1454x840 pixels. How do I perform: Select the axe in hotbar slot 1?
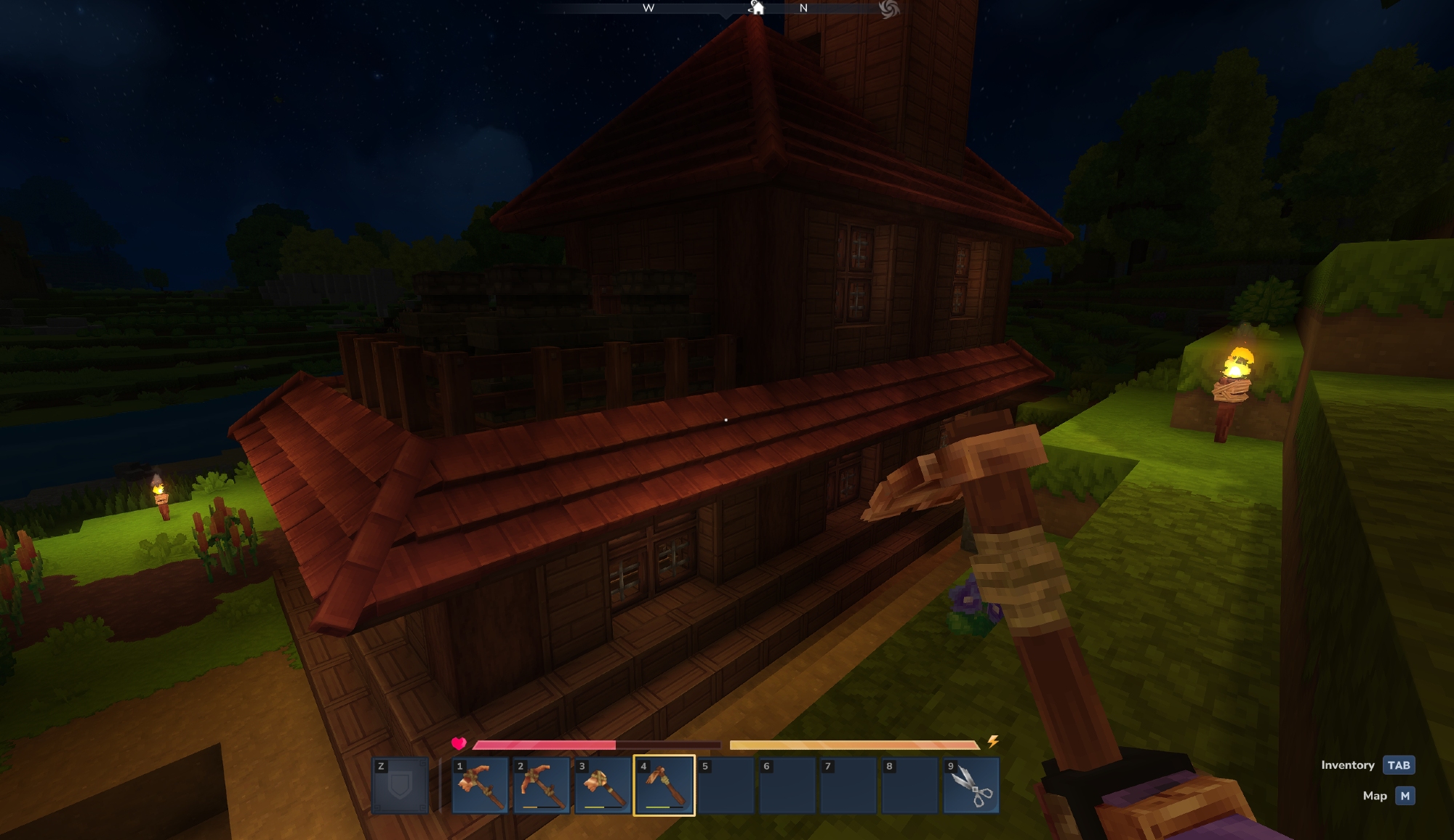click(480, 786)
